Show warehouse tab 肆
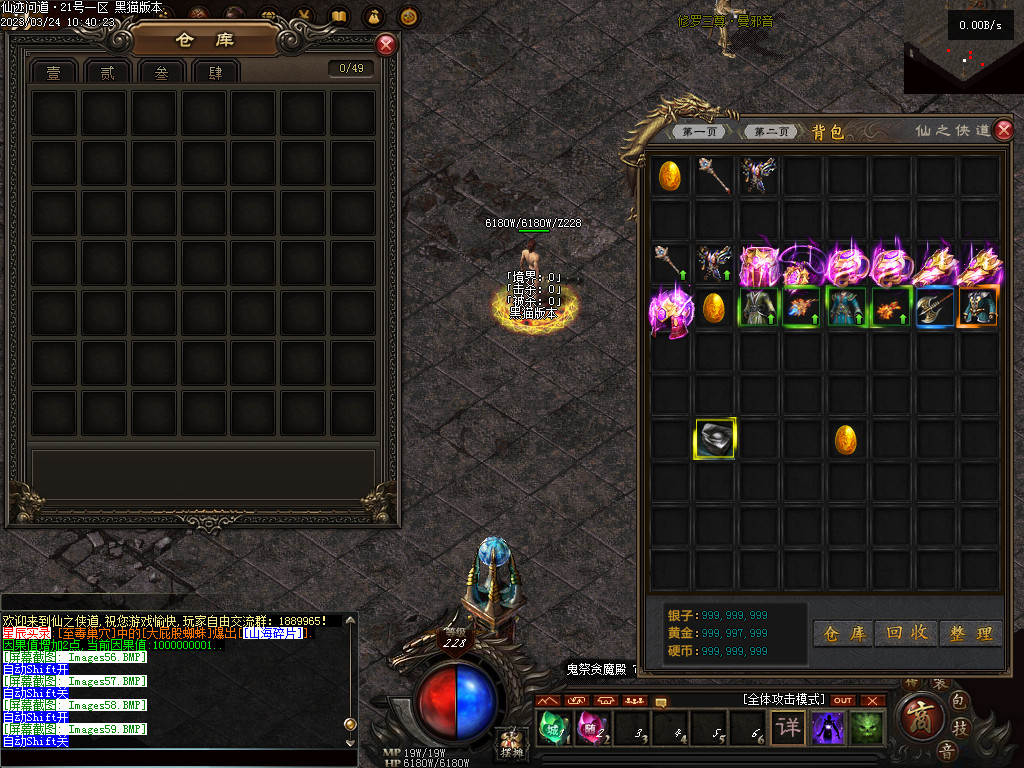The width and height of the screenshot is (1024, 768). click(215, 72)
